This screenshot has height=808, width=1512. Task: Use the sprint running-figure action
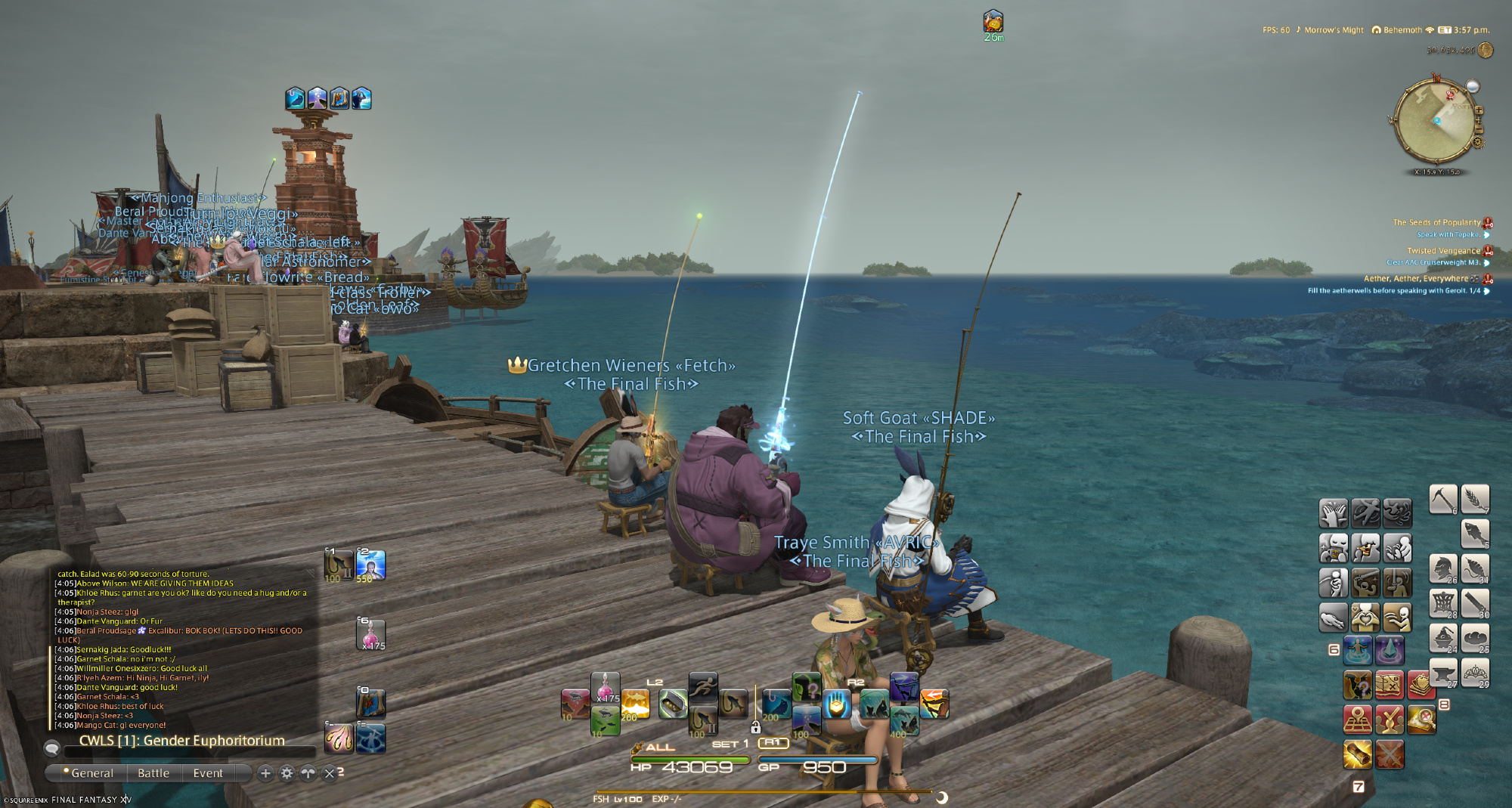point(703,686)
